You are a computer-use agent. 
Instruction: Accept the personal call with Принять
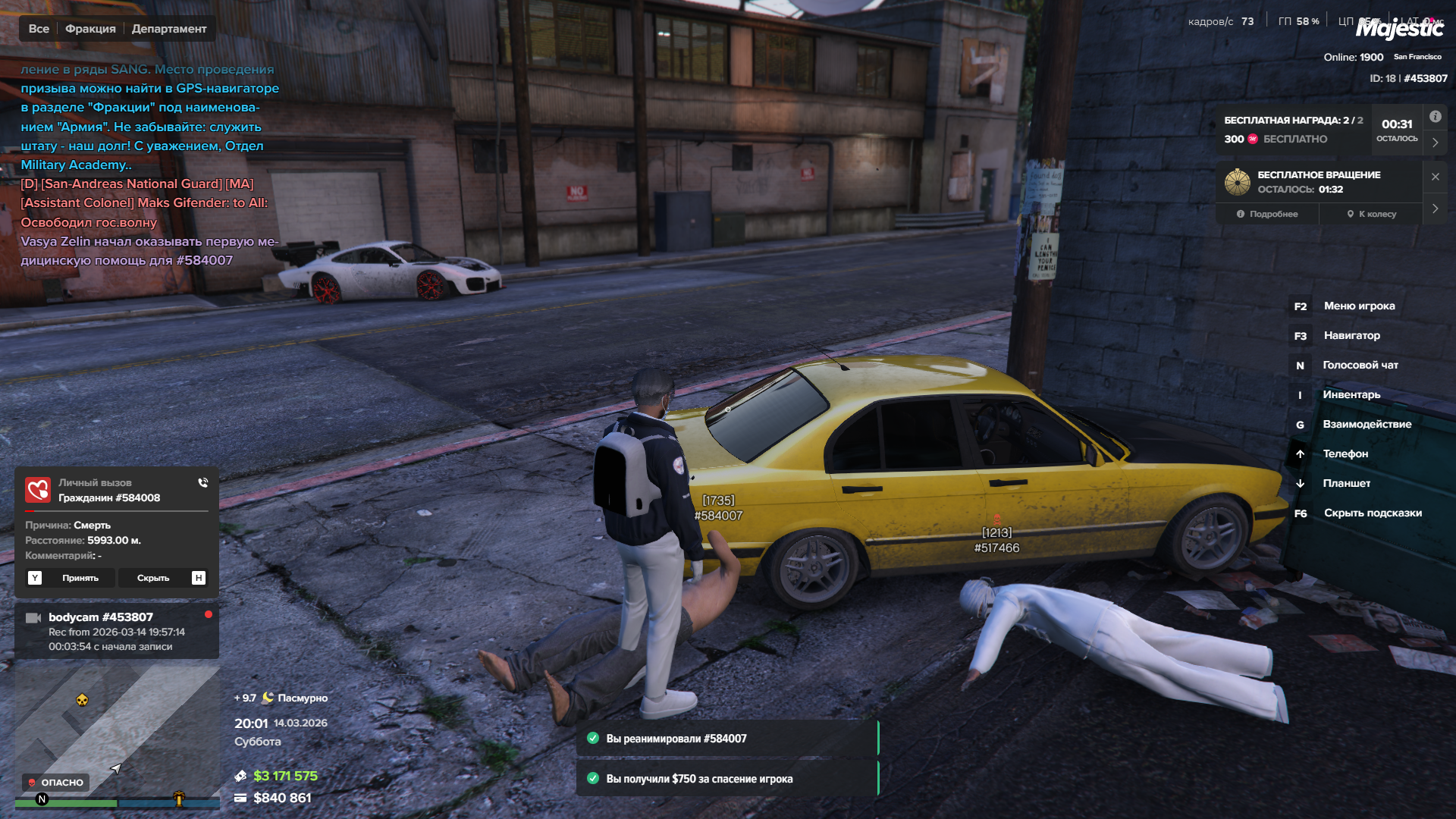(x=80, y=578)
